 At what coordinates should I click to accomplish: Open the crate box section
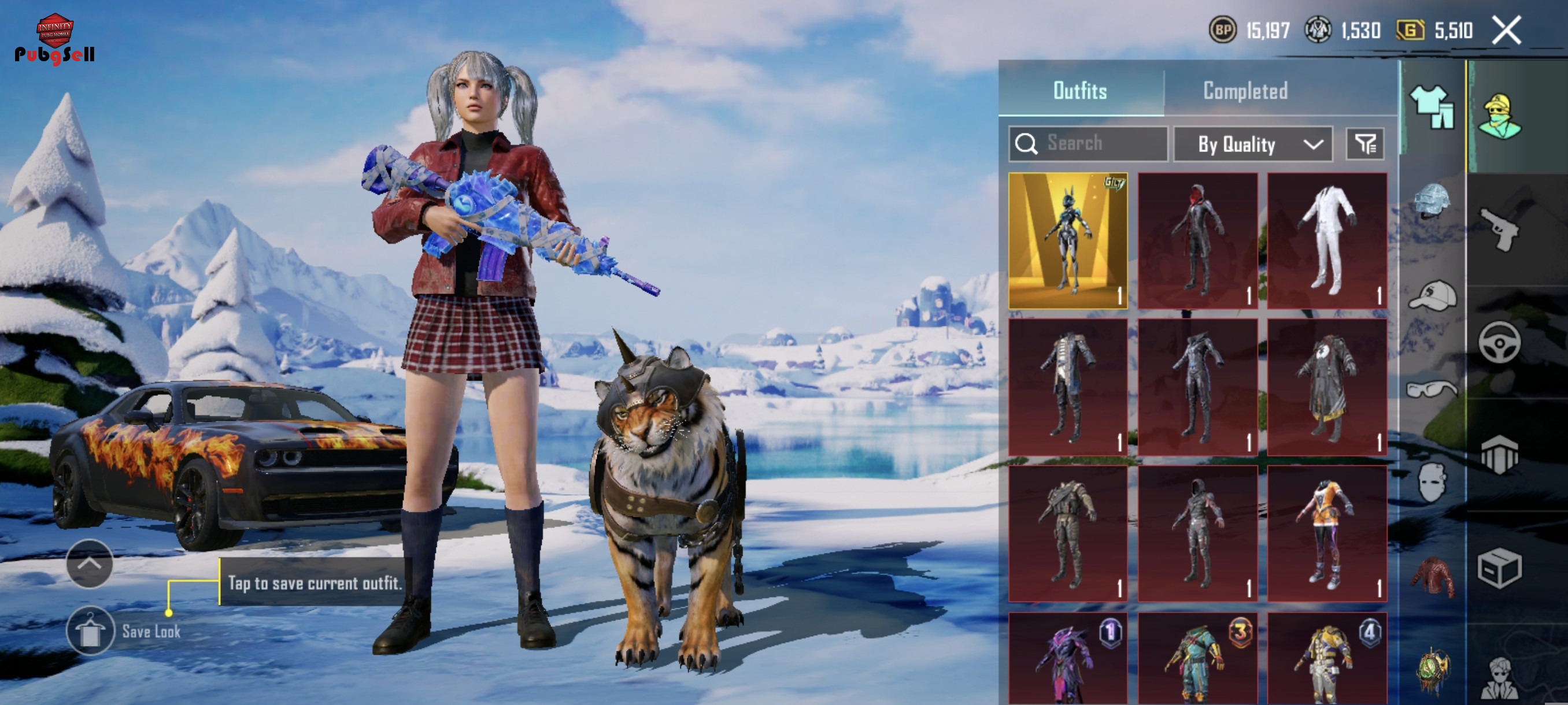[1499, 568]
